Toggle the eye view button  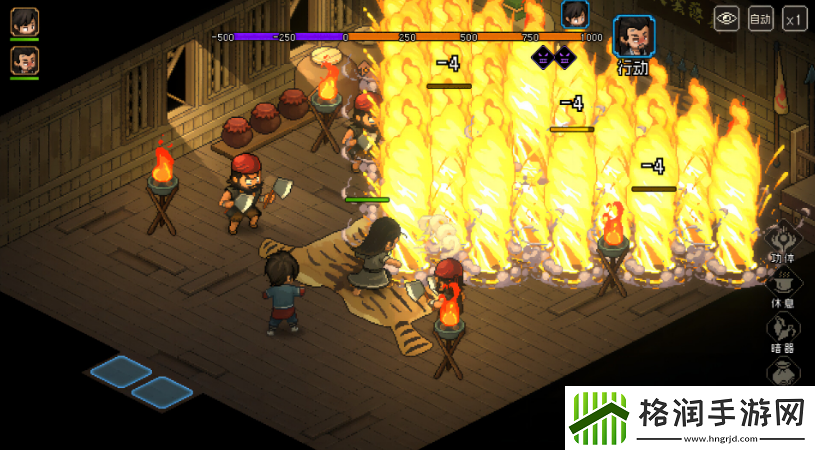[727, 18]
